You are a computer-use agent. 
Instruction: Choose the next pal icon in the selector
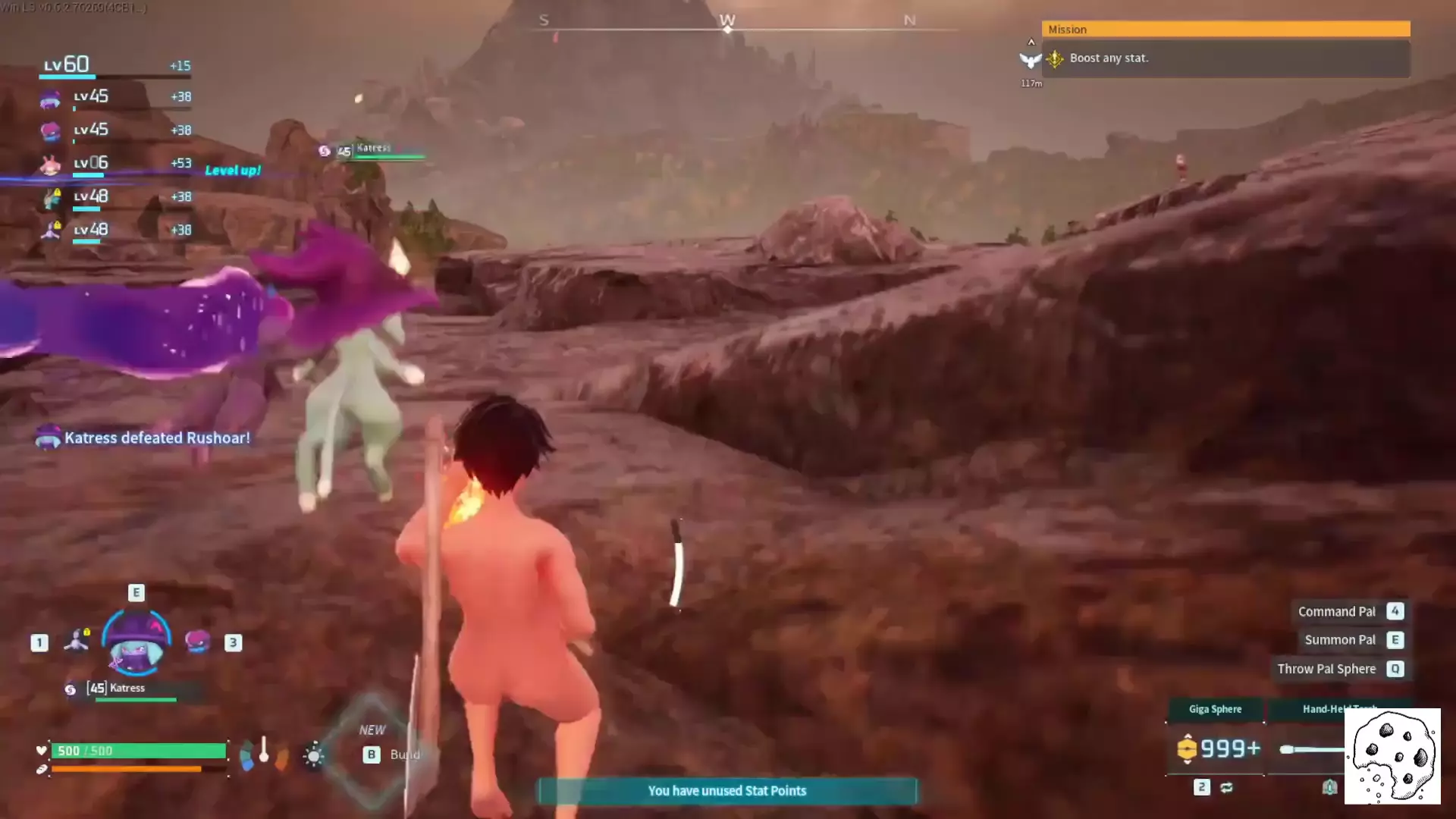[197, 642]
